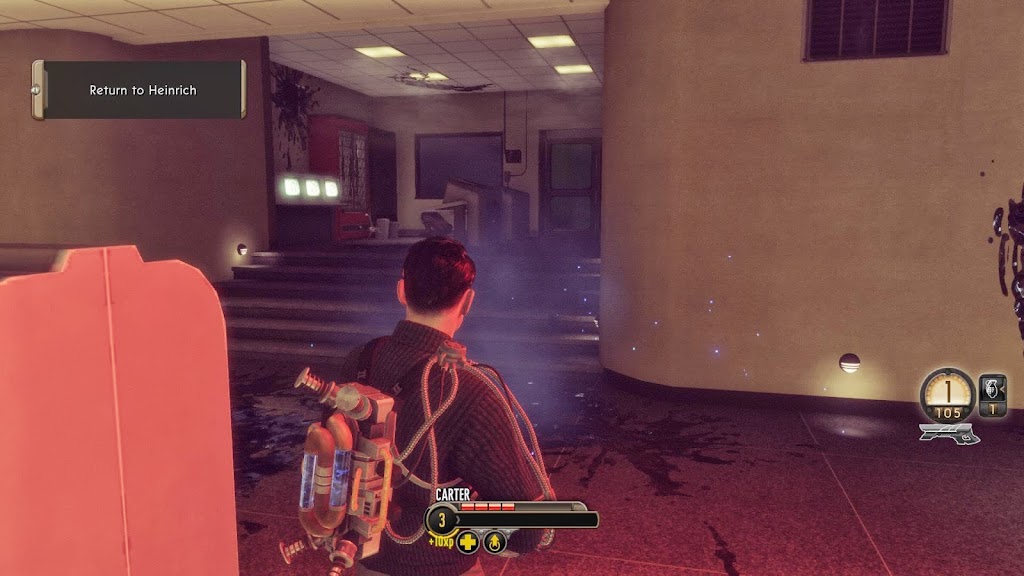Activate Carter's yellow plus heal ability
Image resolution: width=1024 pixels, height=576 pixels.
click(468, 542)
